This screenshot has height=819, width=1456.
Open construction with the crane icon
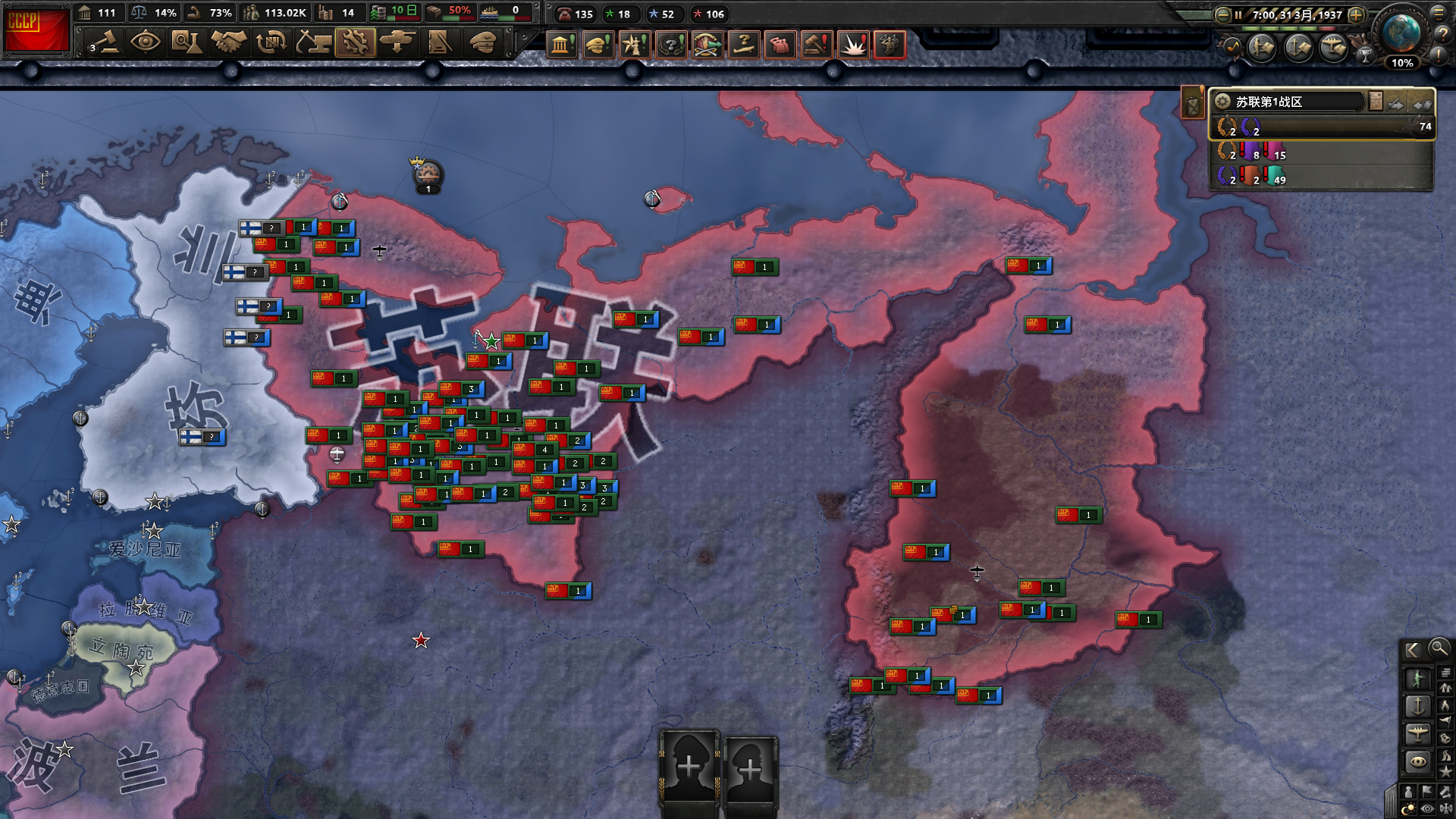(312, 42)
